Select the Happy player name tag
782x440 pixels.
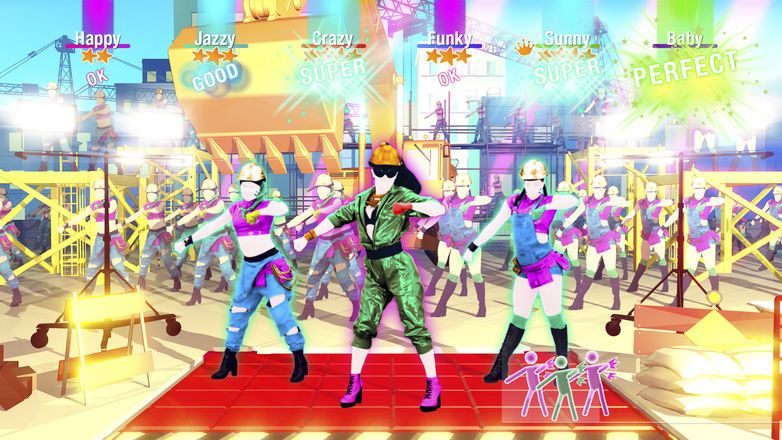tap(97, 40)
